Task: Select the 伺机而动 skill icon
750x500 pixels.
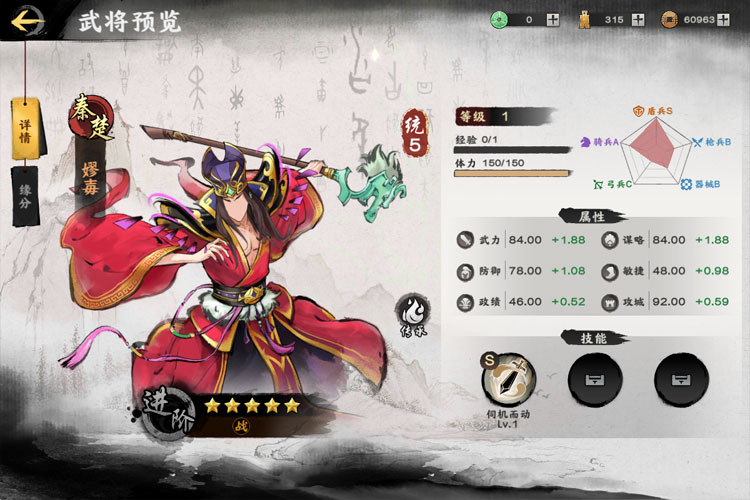Action: tap(511, 379)
